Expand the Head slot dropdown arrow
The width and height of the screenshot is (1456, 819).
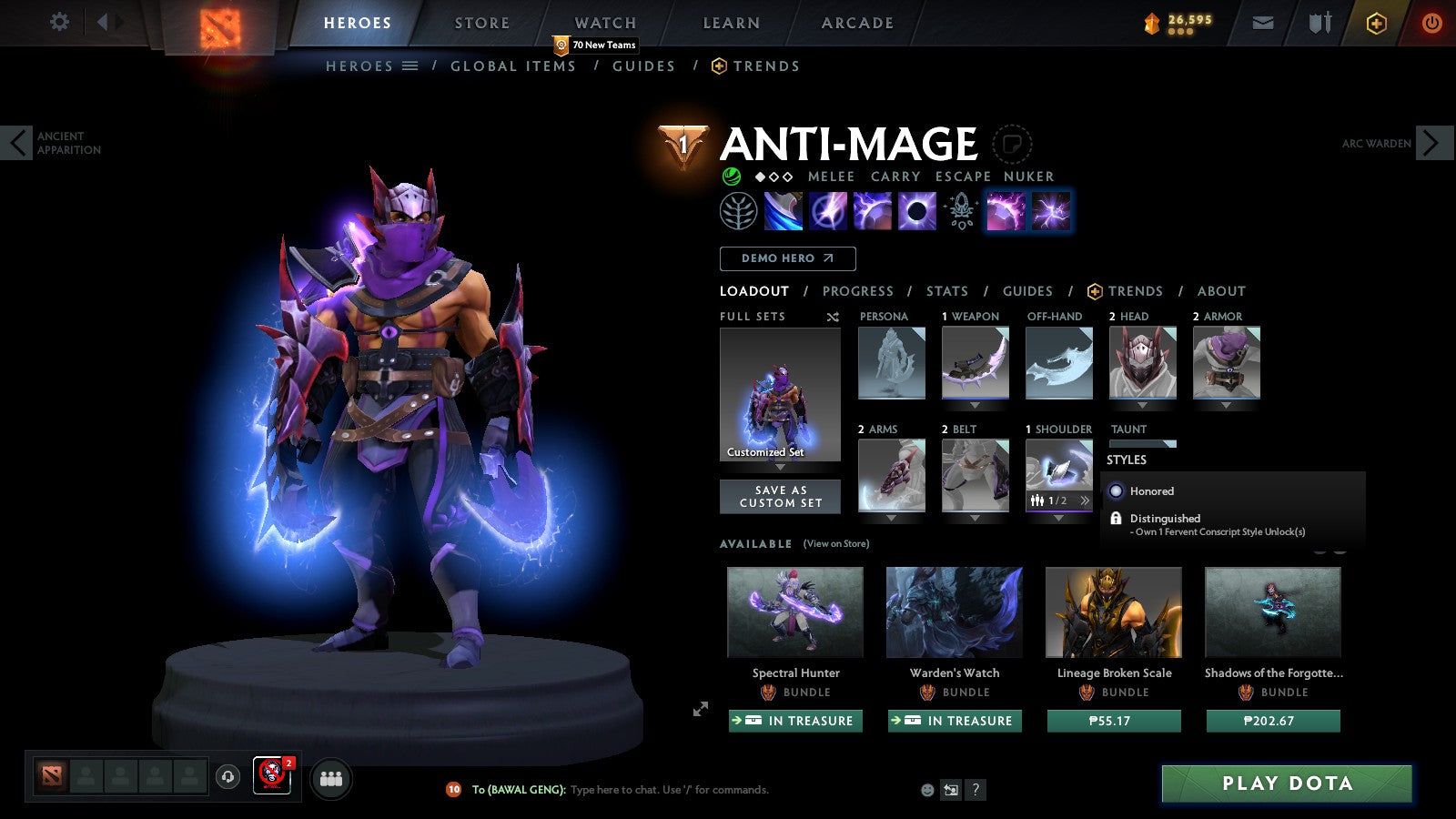click(1142, 404)
